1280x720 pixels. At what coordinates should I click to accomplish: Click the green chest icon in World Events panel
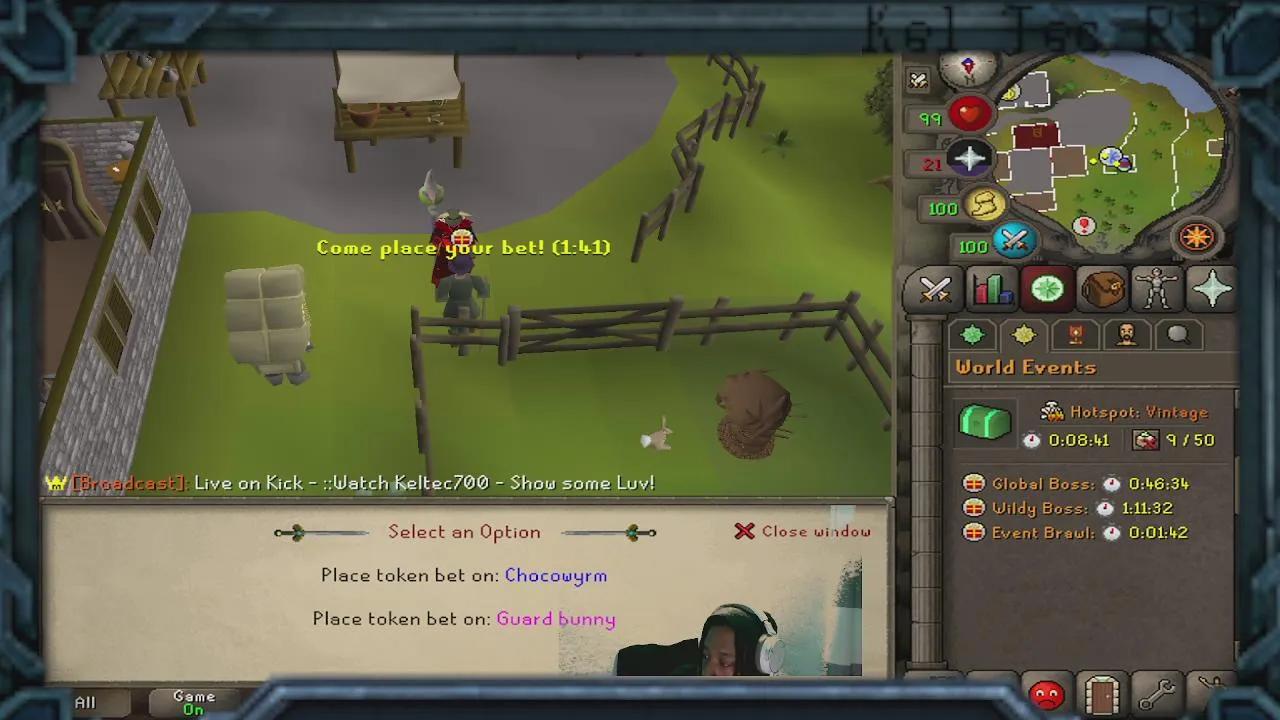tap(985, 423)
